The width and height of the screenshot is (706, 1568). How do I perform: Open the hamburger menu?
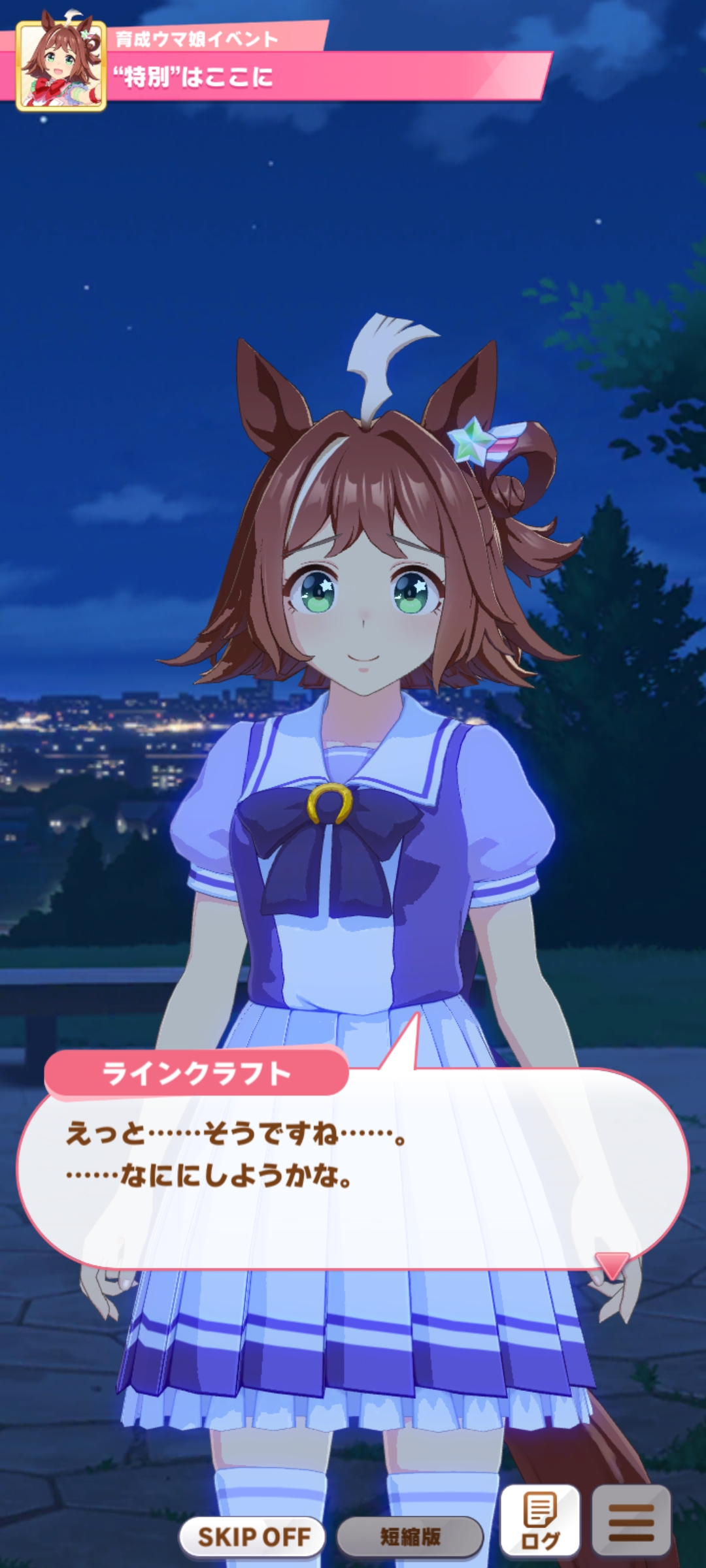(x=631, y=1521)
